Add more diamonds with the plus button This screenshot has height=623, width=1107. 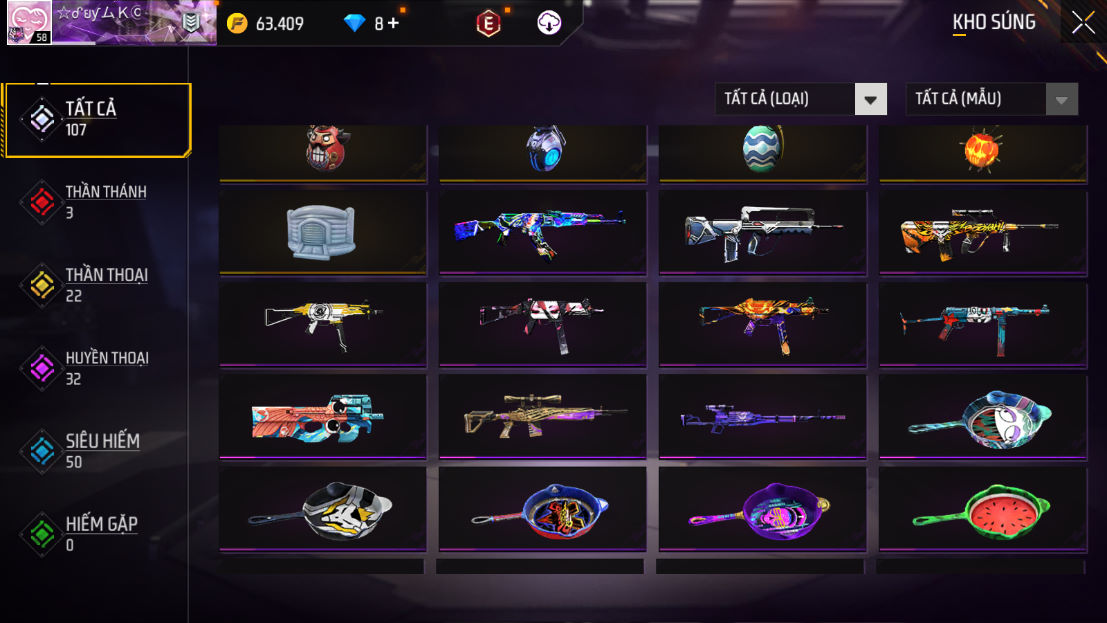click(x=393, y=23)
